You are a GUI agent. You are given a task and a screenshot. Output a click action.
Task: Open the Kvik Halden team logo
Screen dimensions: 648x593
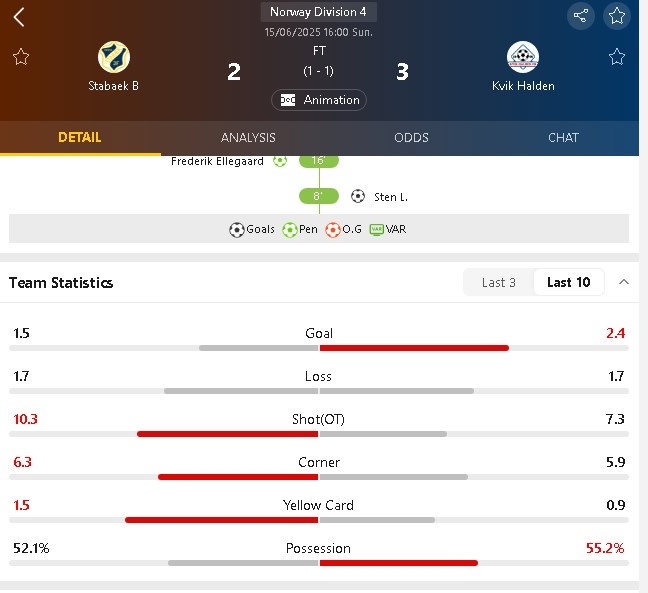pos(523,56)
